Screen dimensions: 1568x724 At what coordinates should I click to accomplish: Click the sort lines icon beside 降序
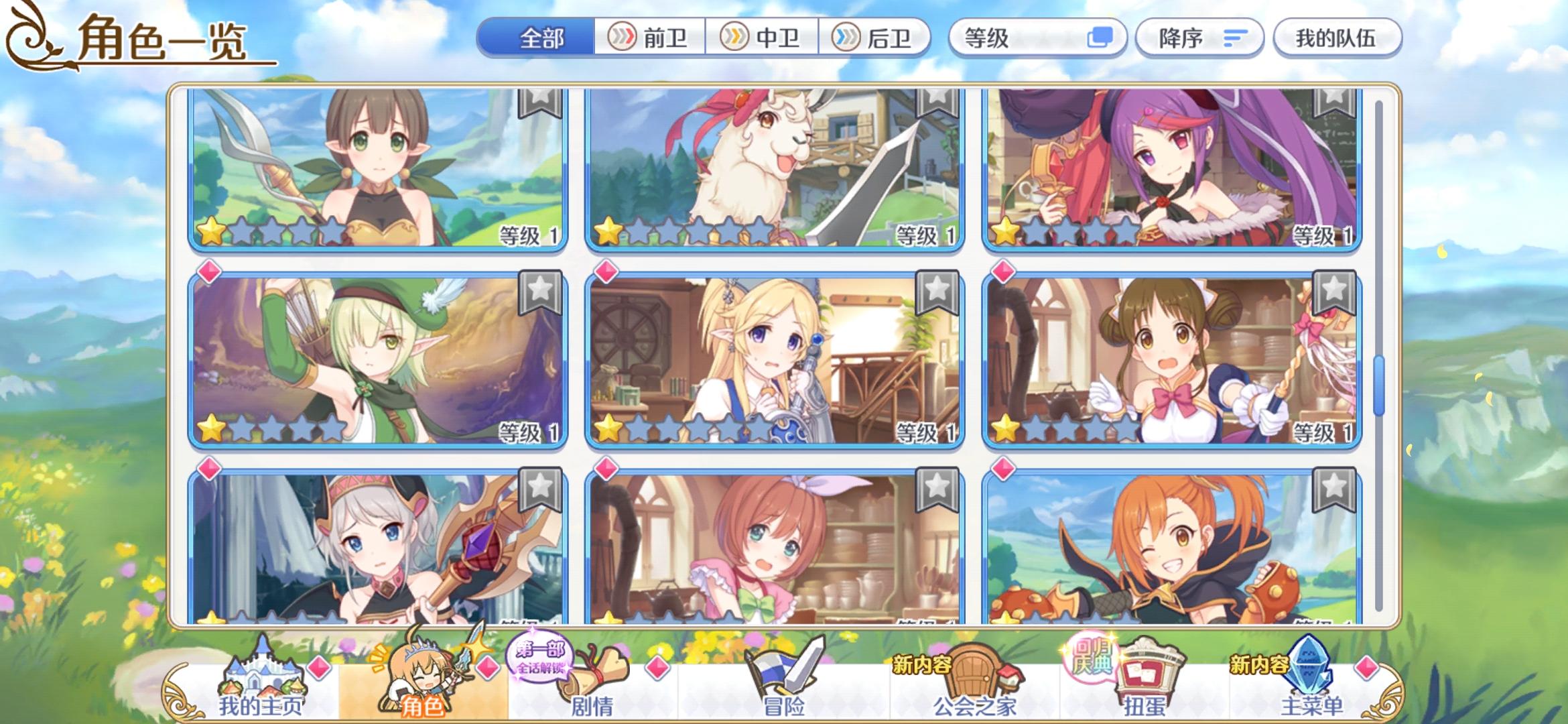(x=1236, y=38)
